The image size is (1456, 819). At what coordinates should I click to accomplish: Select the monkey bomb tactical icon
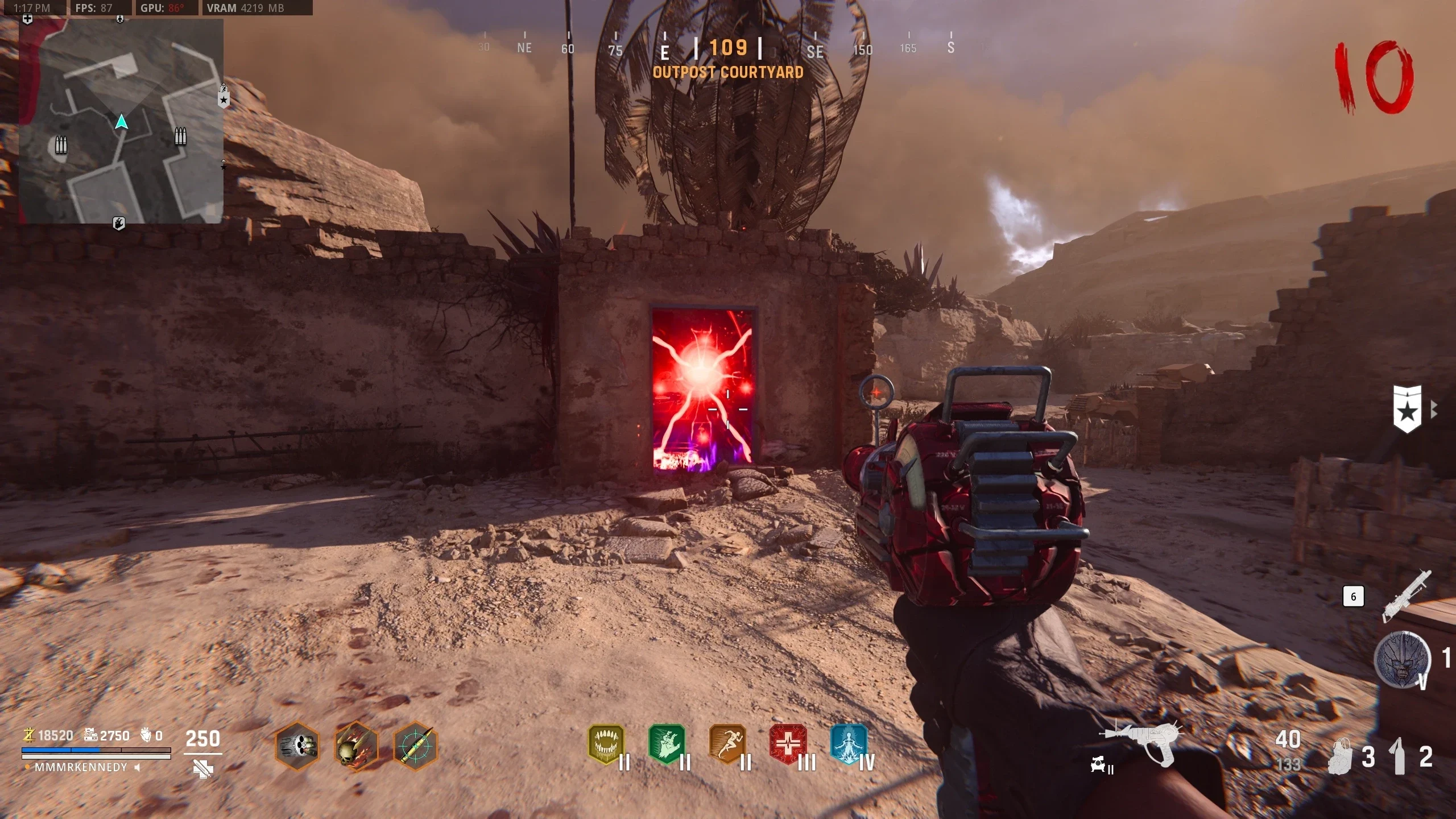coord(1341,756)
